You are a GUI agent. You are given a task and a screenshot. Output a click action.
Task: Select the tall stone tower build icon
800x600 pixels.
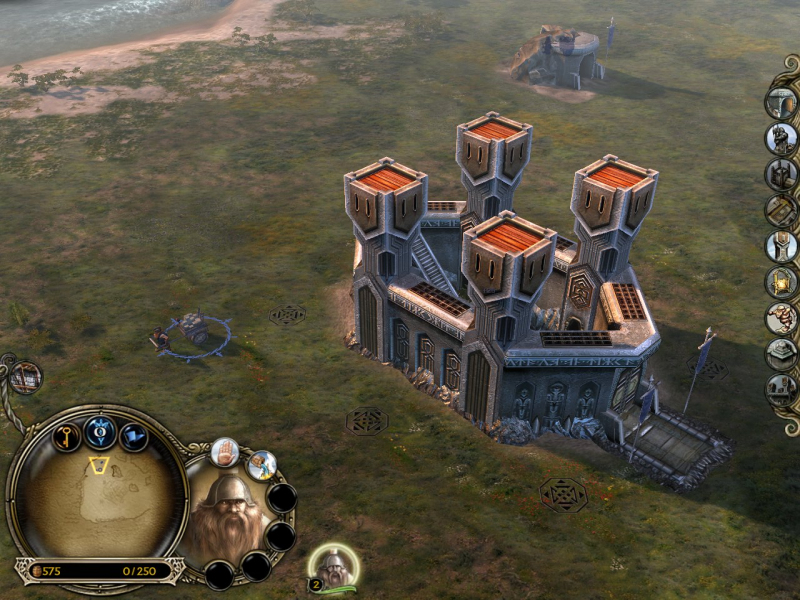(x=781, y=245)
